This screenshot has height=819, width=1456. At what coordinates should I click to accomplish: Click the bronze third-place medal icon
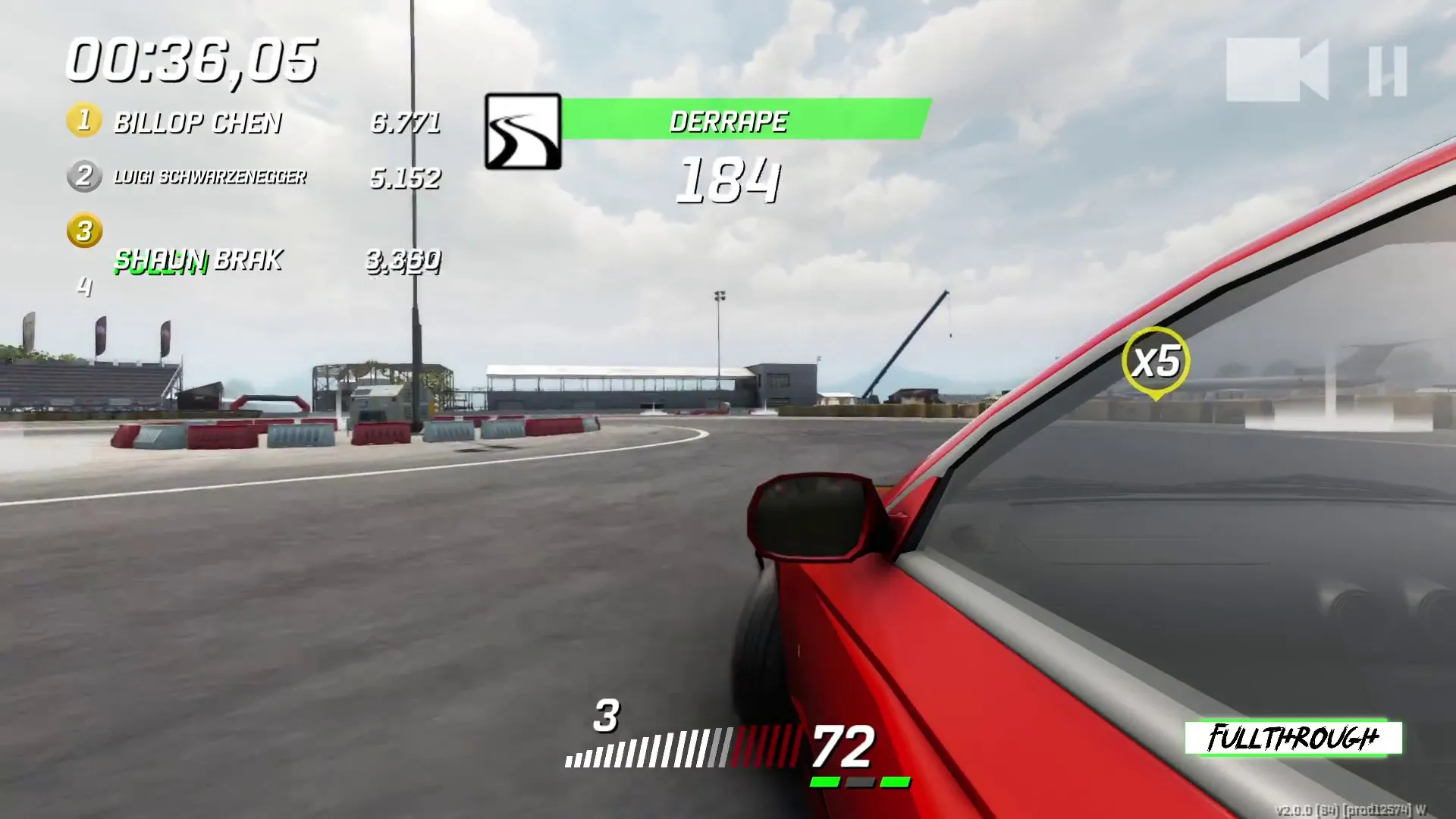(x=84, y=232)
